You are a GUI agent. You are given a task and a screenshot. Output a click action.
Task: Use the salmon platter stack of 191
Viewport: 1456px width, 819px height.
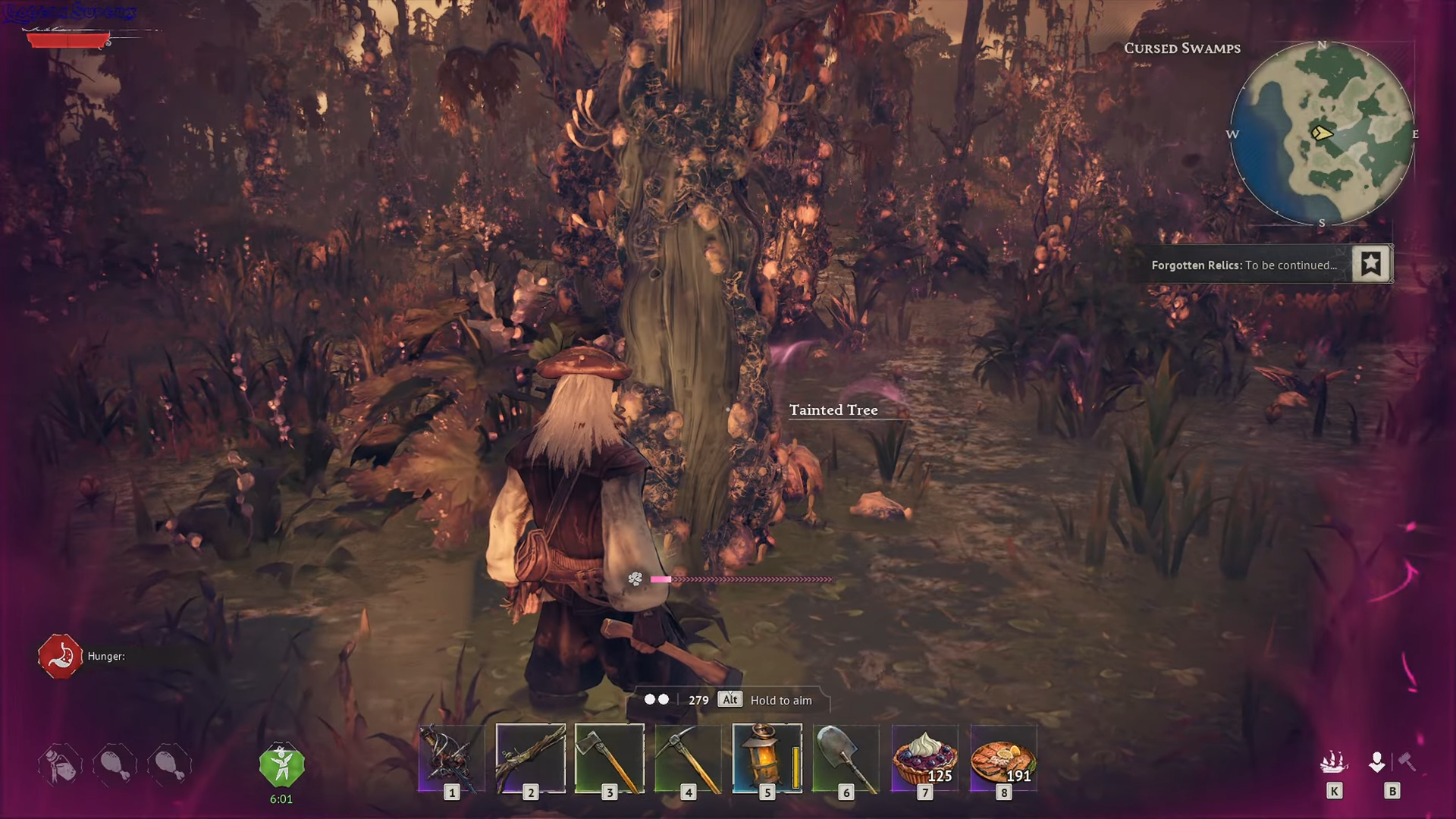[x=1004, y=758]
